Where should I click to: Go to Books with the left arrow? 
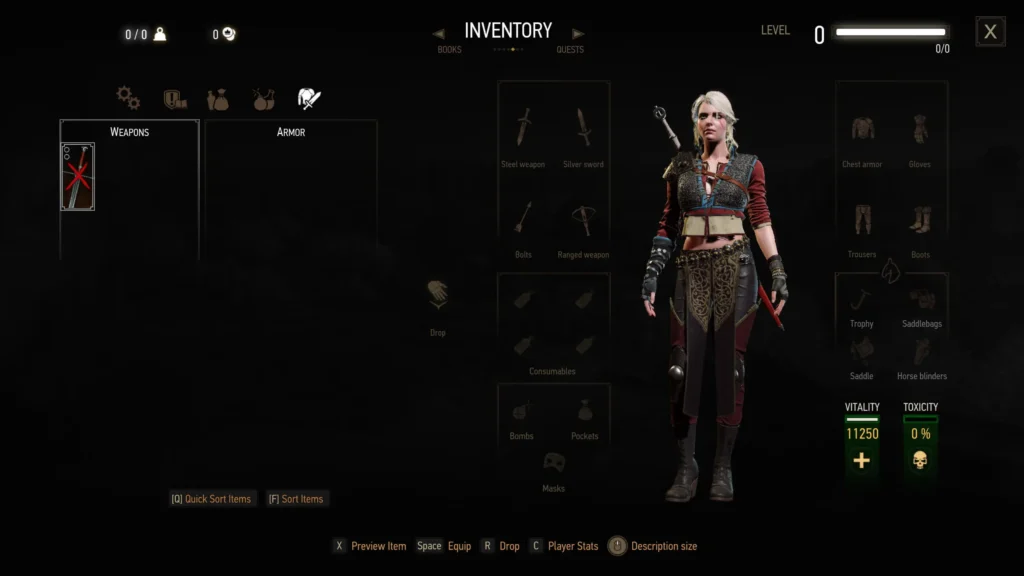click(439, 34)
